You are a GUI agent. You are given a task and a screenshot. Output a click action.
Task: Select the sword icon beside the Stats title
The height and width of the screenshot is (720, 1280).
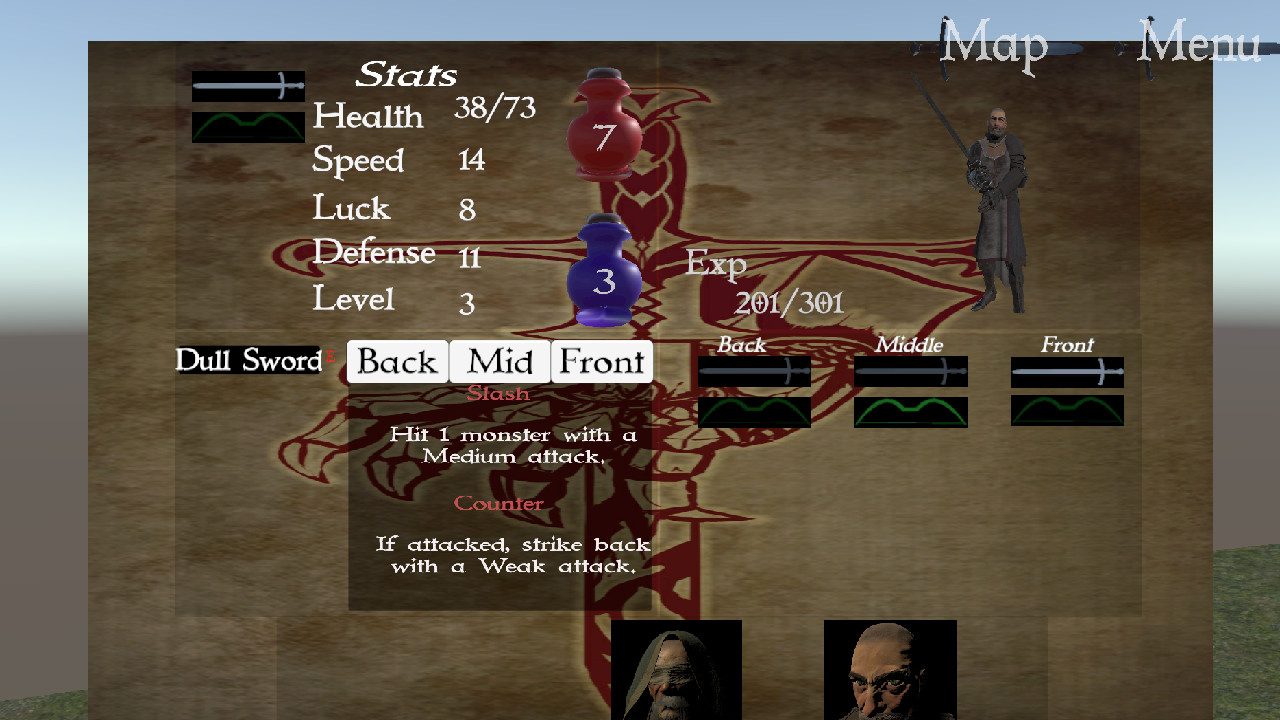(248, 85)
